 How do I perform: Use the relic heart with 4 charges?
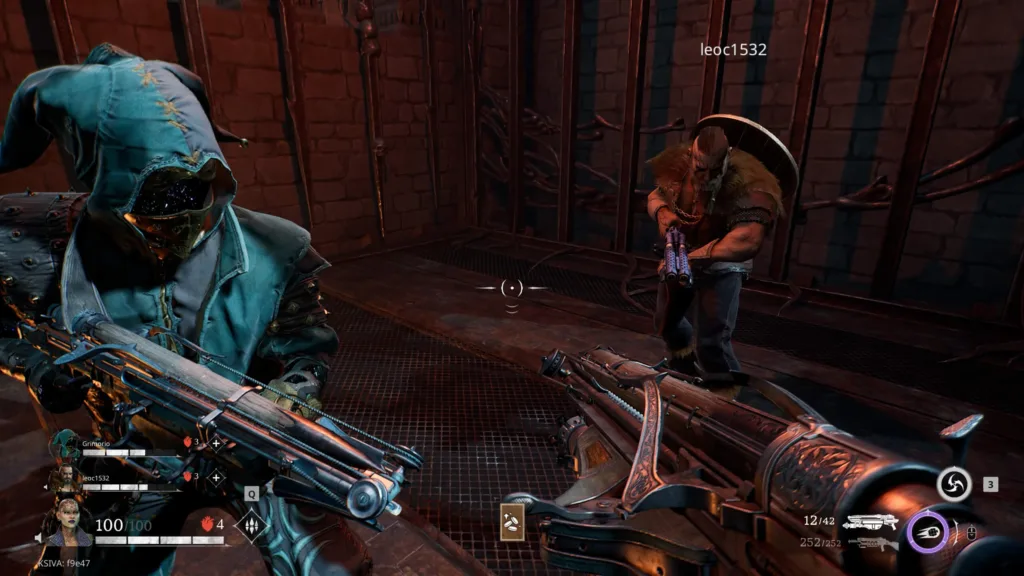pos(209,523)
